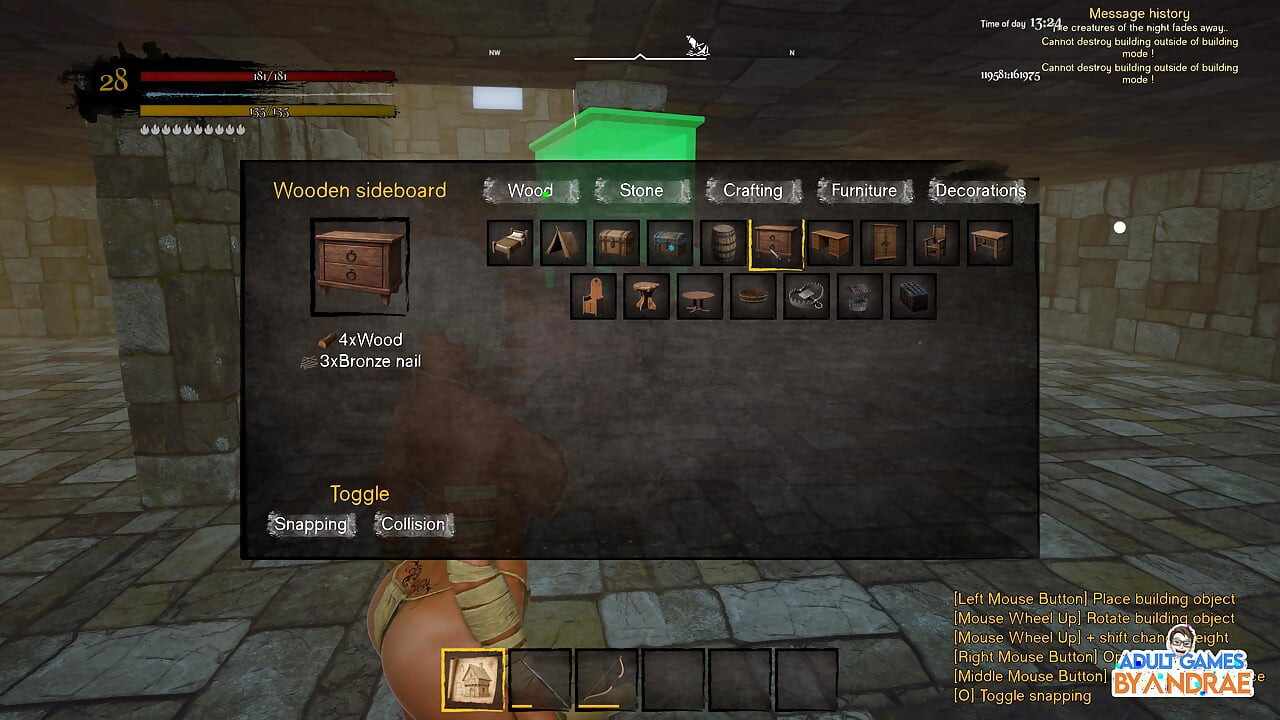Choose the blue-trimmed chest icon
1280x720 pixels.
click(x=670, y=243)
